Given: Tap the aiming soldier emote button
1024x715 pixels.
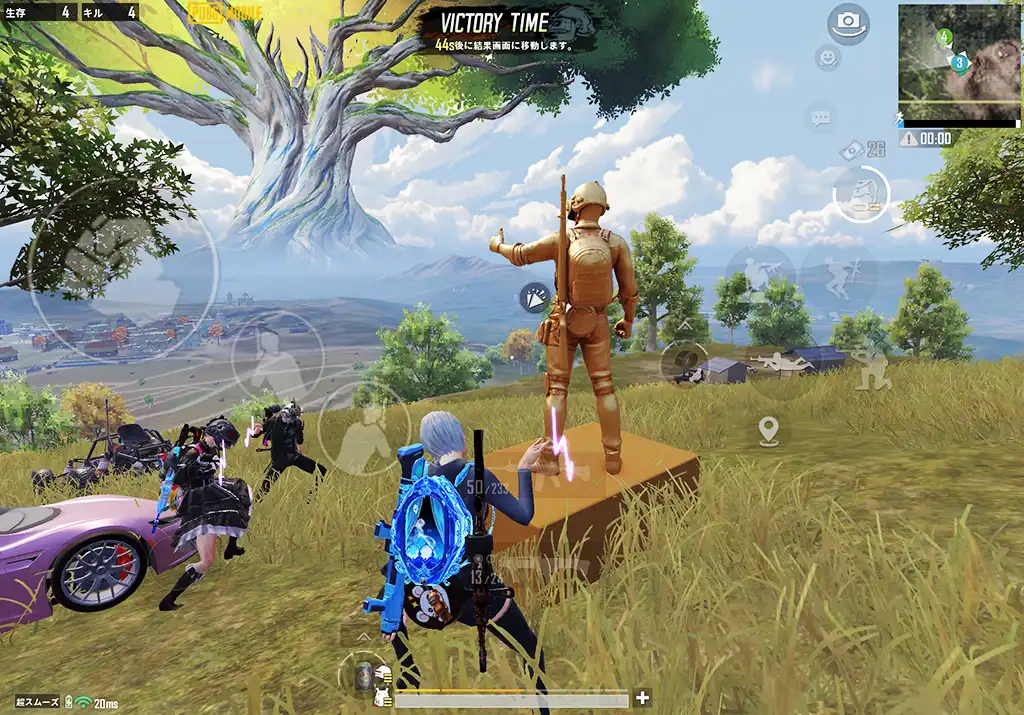Looking at the screenshot, I should point(760,274).
